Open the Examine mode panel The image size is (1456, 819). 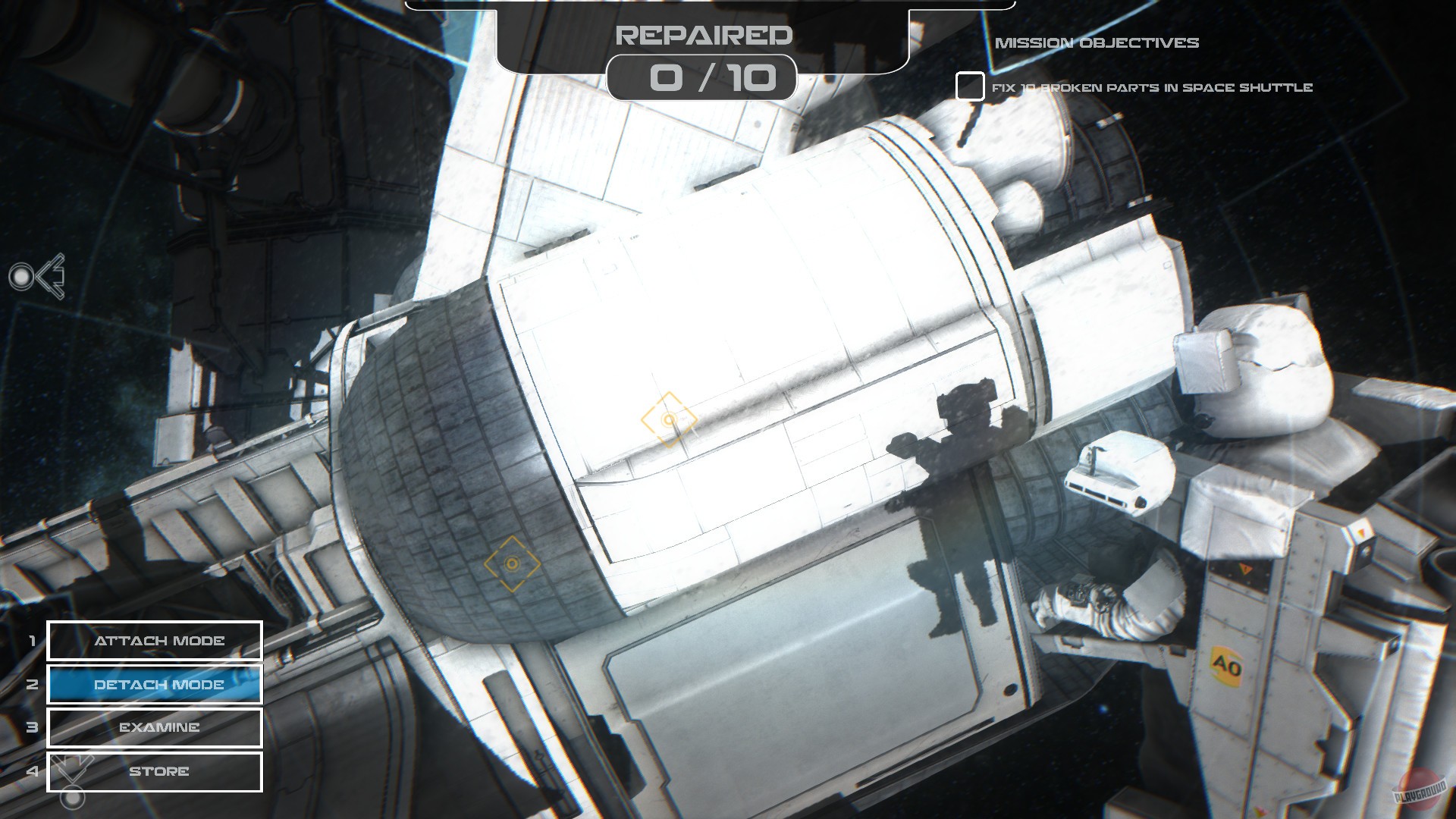154,727
